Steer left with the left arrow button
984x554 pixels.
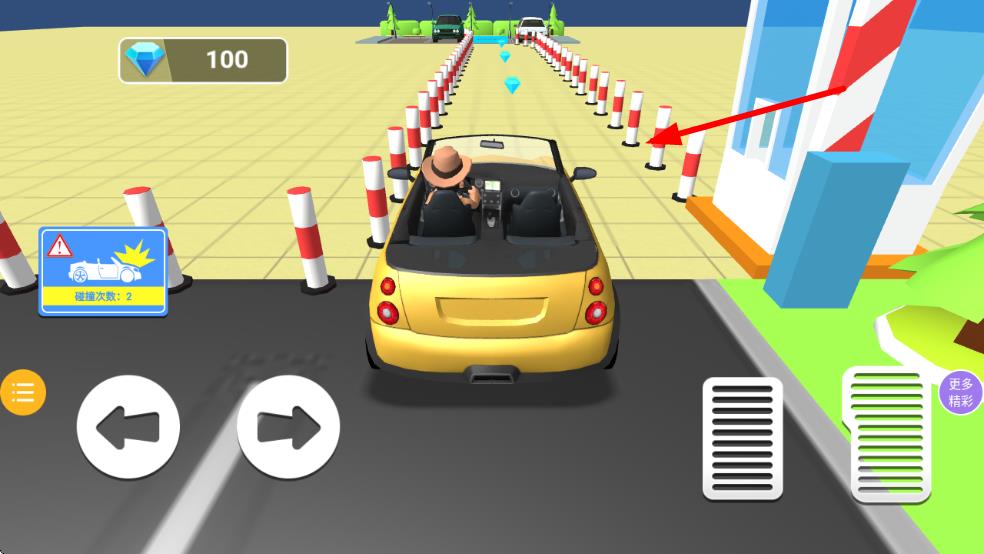(128, 428)
